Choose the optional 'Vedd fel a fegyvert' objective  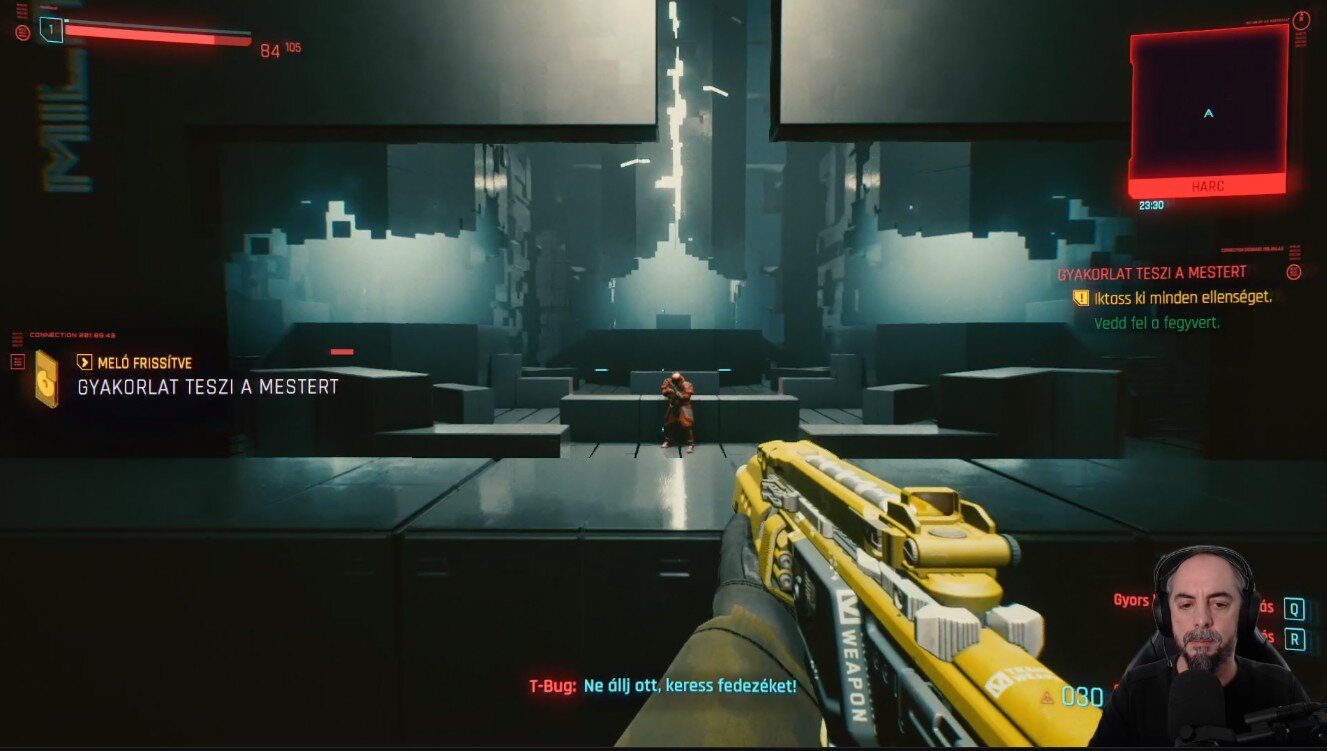pos(1156,324)
